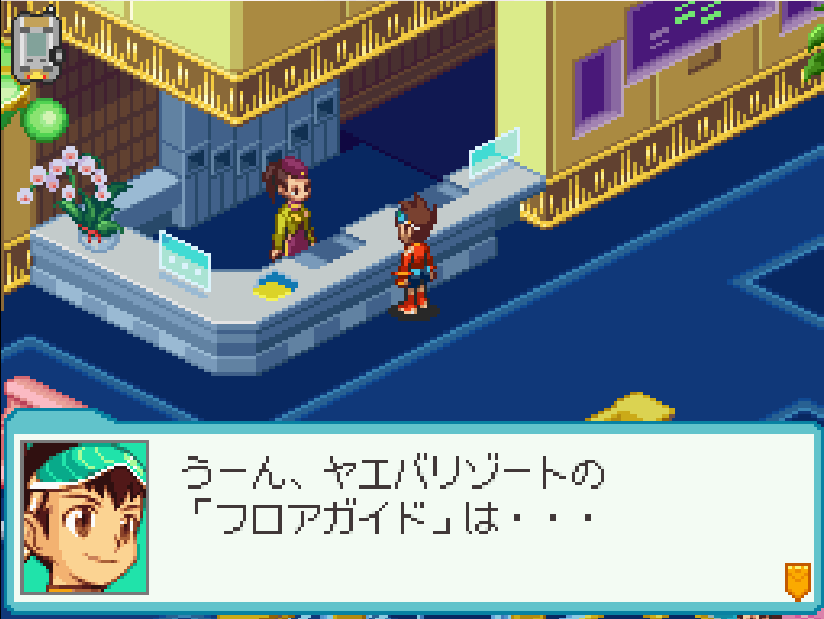Click the speaker's portrait in dialogue box
The image size is (824, 619).
pos(85,517)
